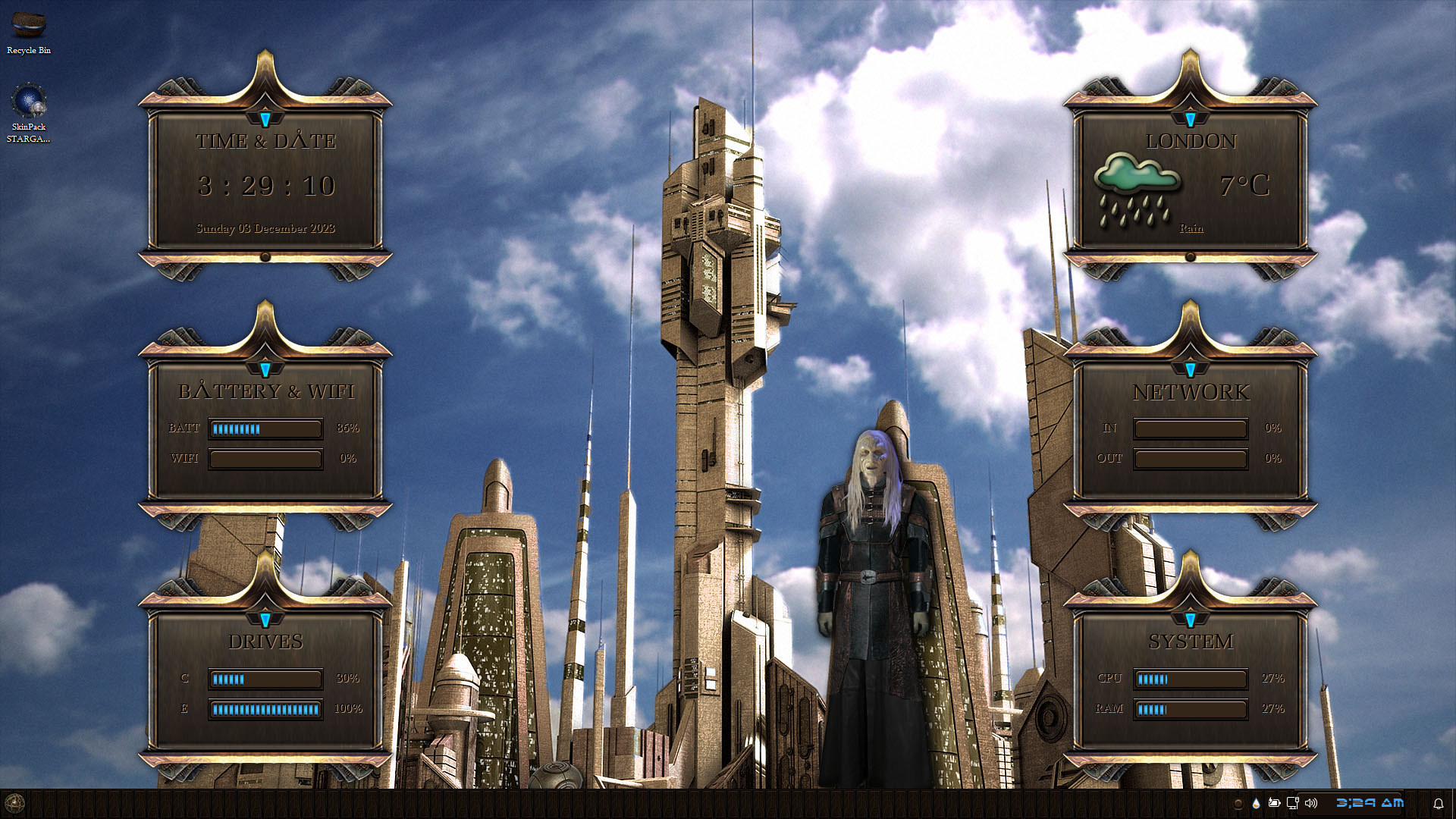
Task: Click the Rainmeter droplet tray icon
Action: coord(1257,803)
